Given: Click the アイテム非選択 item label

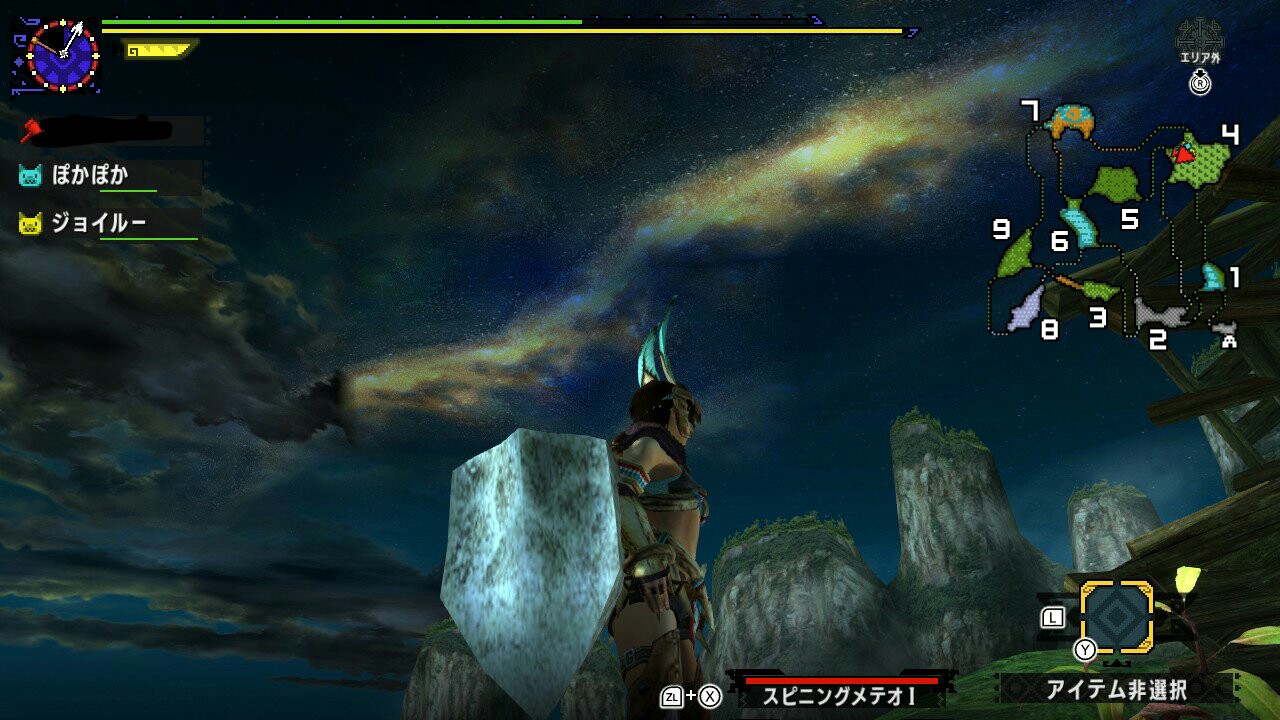Looking at the screenshot, I should [1116, 689].
